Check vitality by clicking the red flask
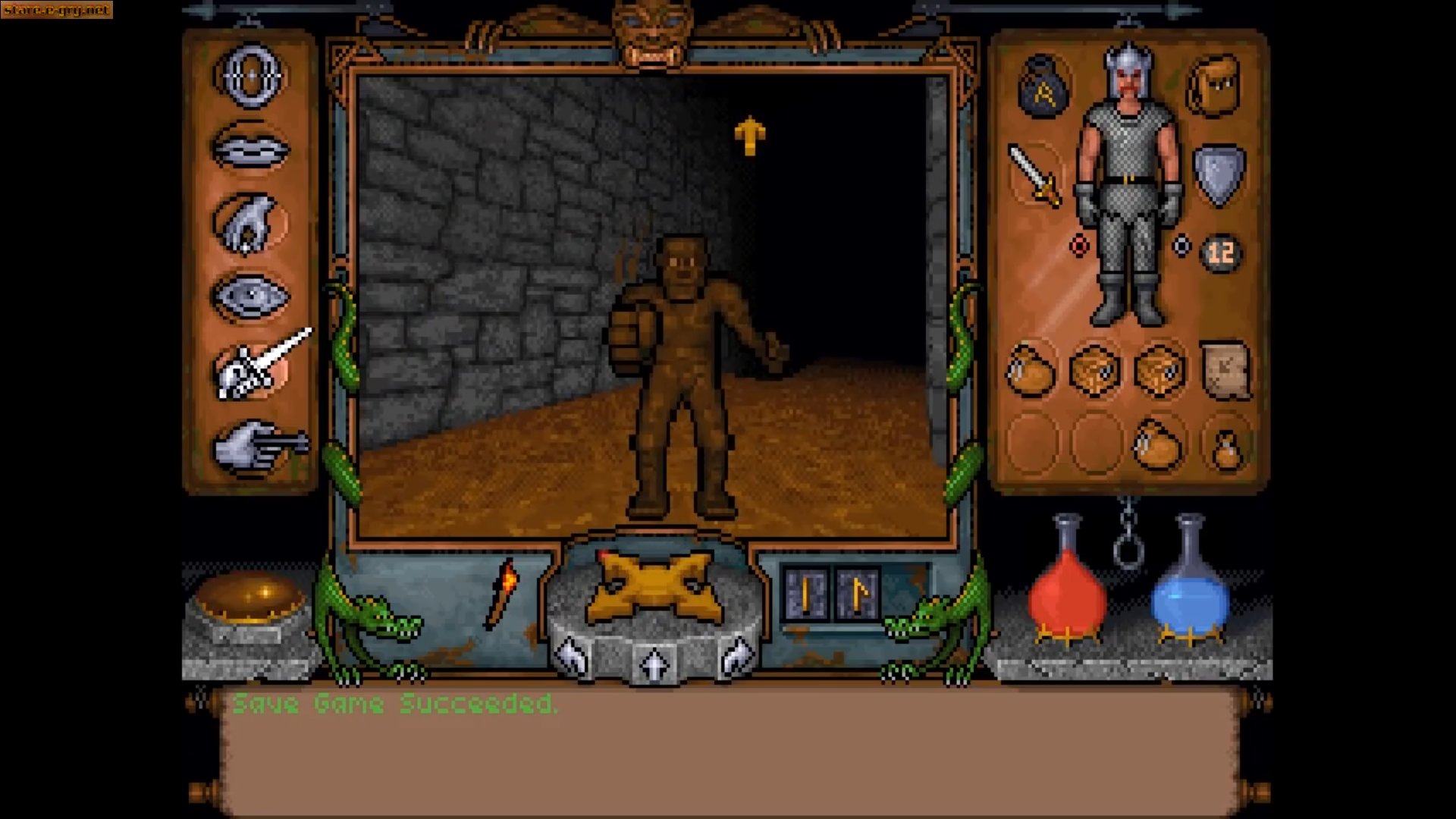Screen dimensions: 1456x819 pos(1069,599)
